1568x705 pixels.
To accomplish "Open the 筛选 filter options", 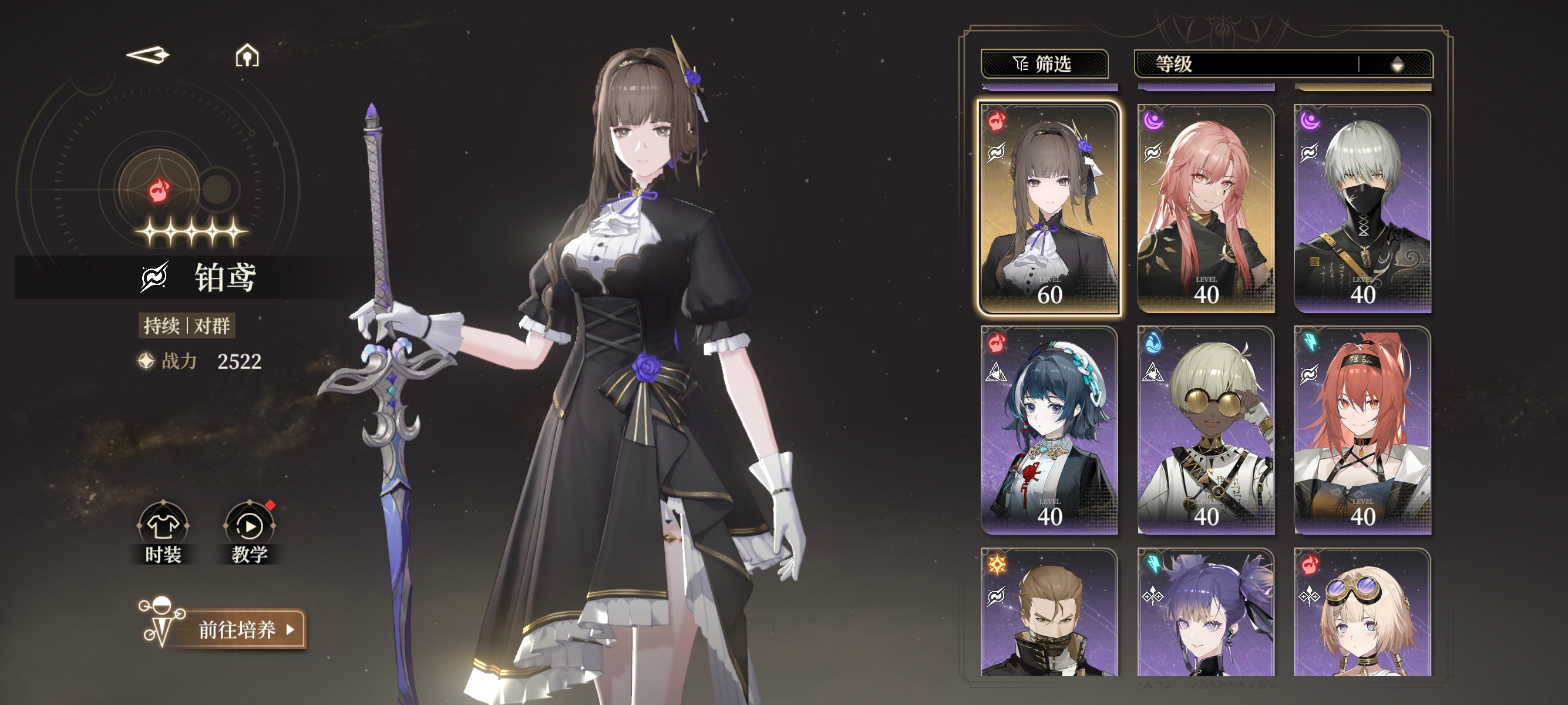I will 1044,63.
